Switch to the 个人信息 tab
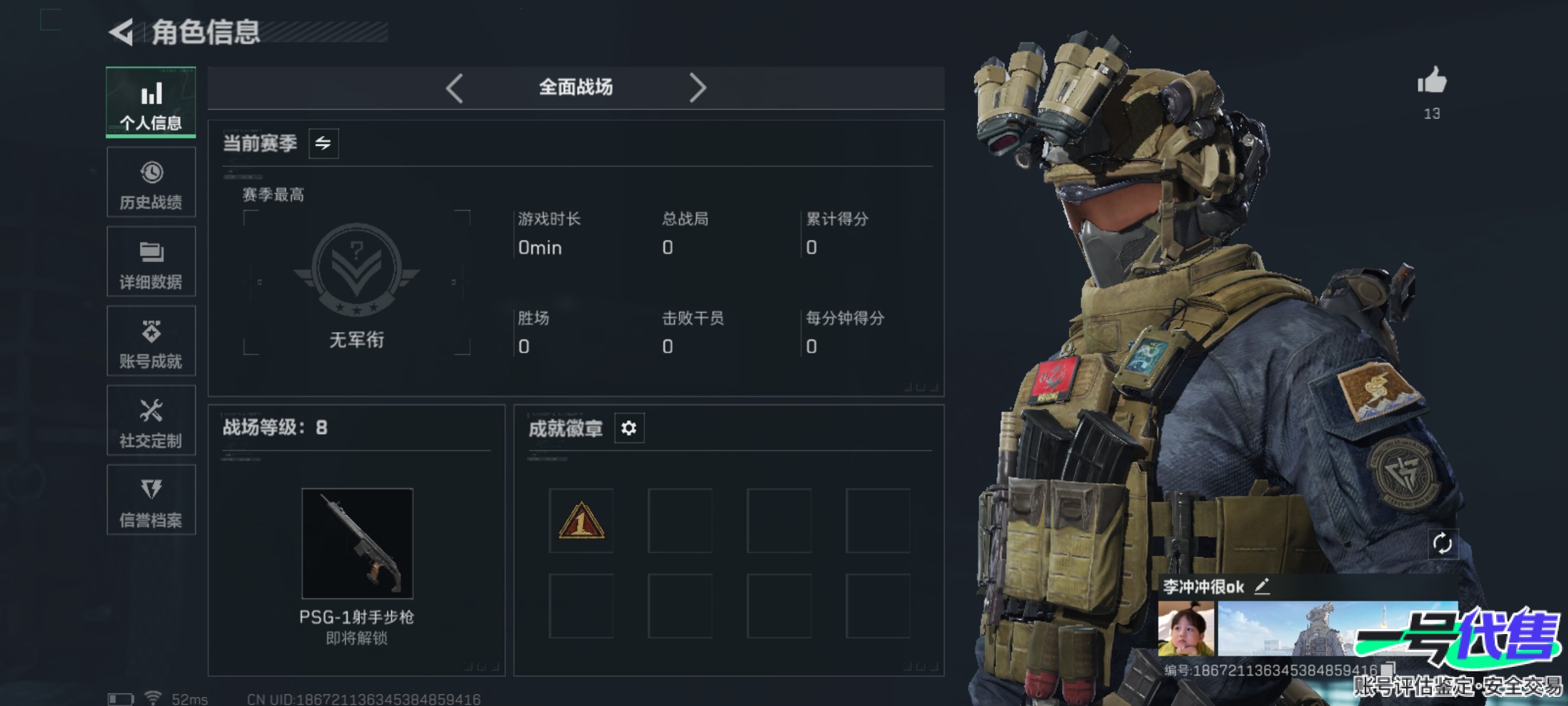1568x706 pixels. pyautogui.click(x=151, y=103)
